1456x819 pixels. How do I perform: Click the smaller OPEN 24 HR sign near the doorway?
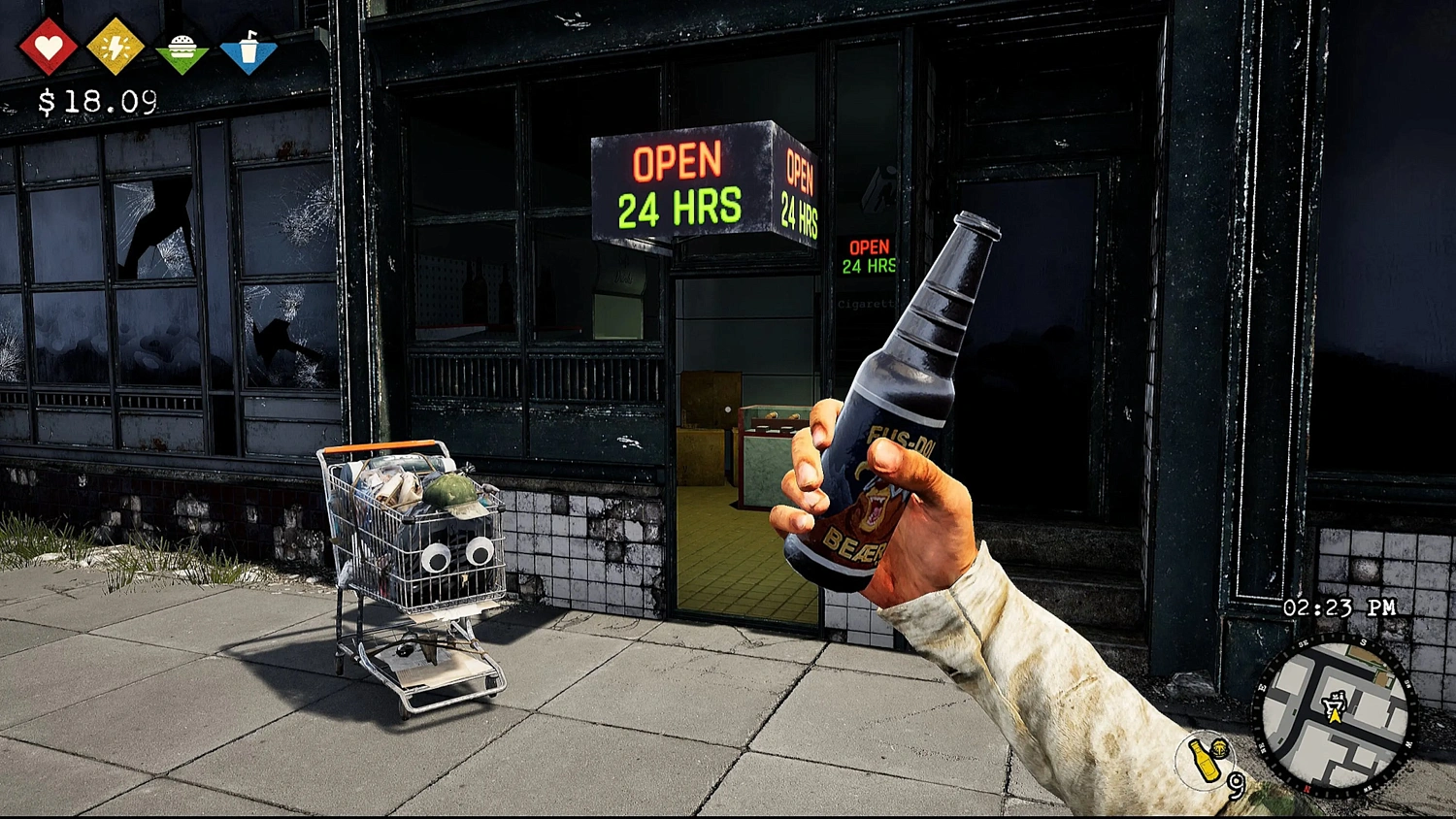click(870, 257)
